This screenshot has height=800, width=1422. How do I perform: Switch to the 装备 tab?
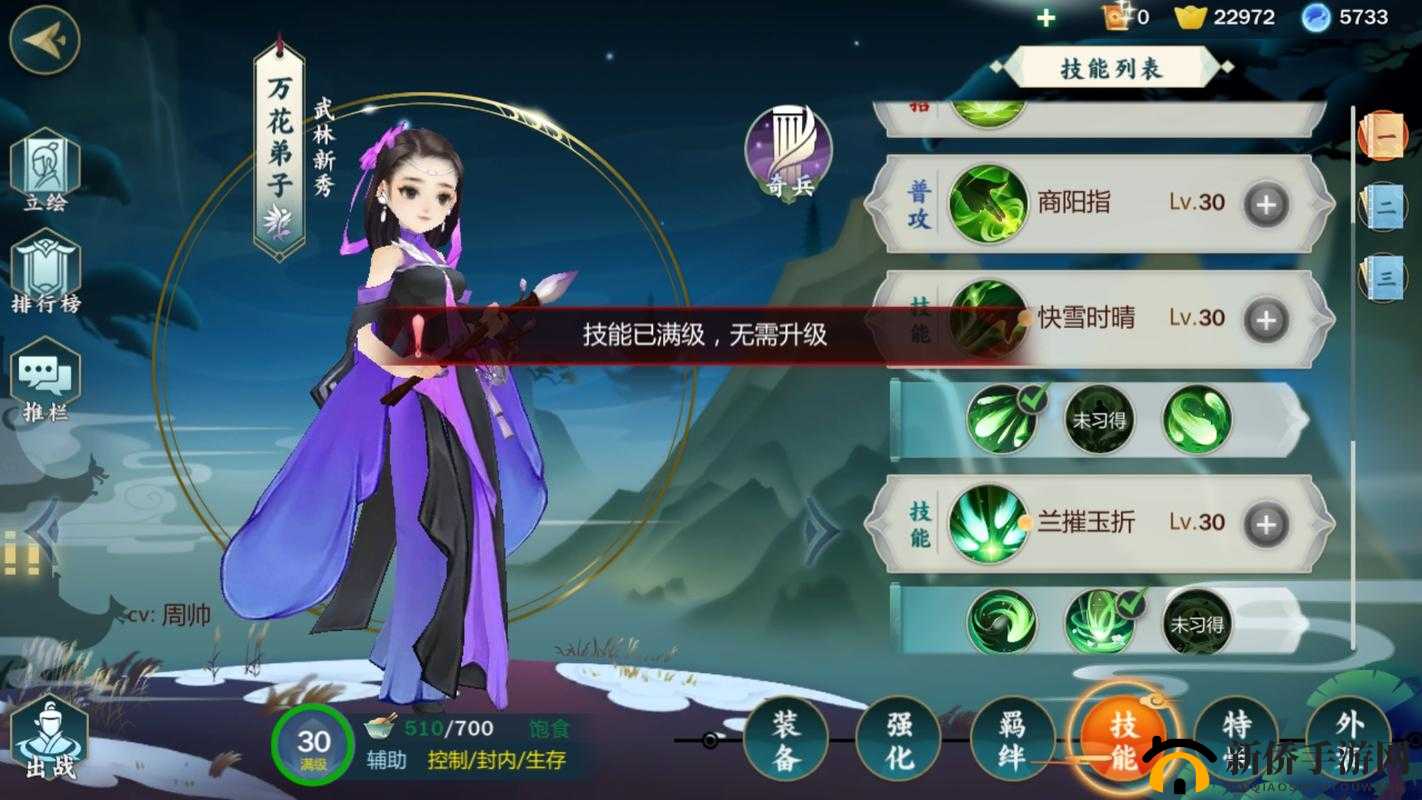(787, 740)
